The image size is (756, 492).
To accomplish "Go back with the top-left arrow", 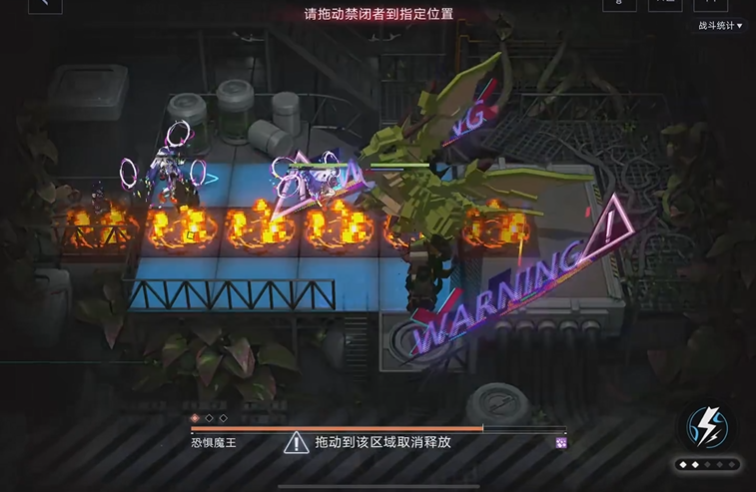I will [45, 5].
